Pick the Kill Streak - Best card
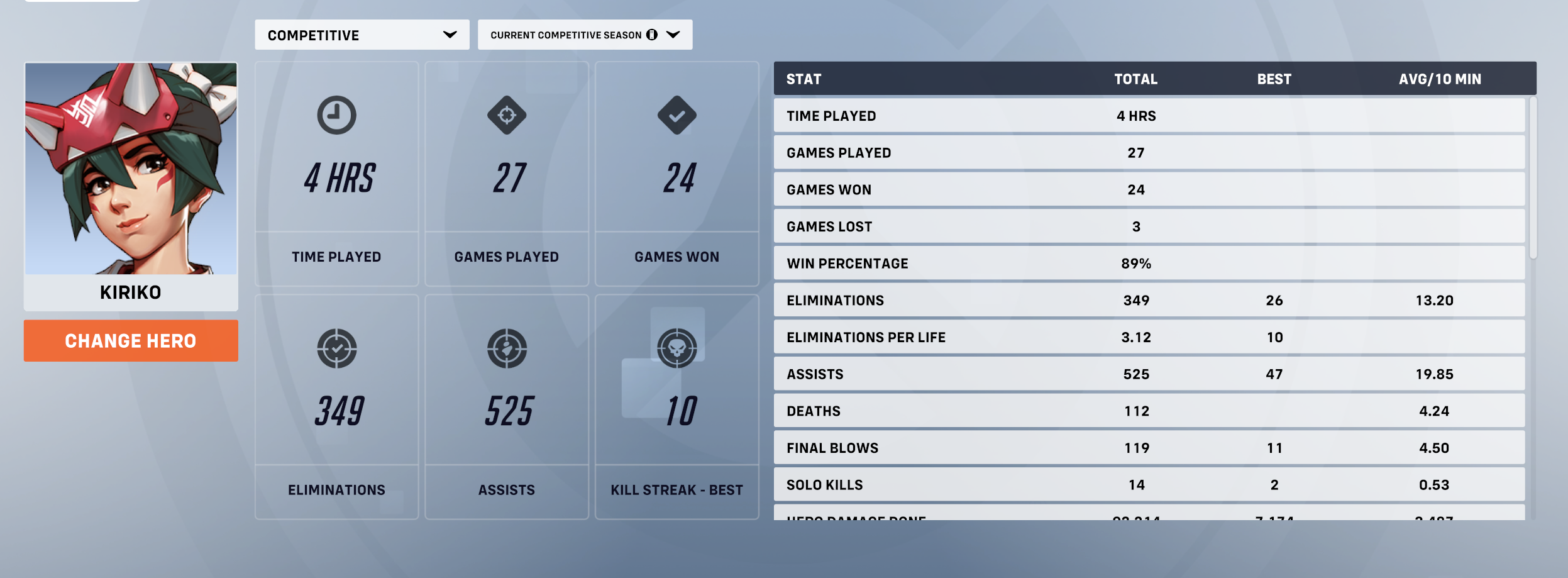The width and height of the screenshot is (1568, 578). 676,407
